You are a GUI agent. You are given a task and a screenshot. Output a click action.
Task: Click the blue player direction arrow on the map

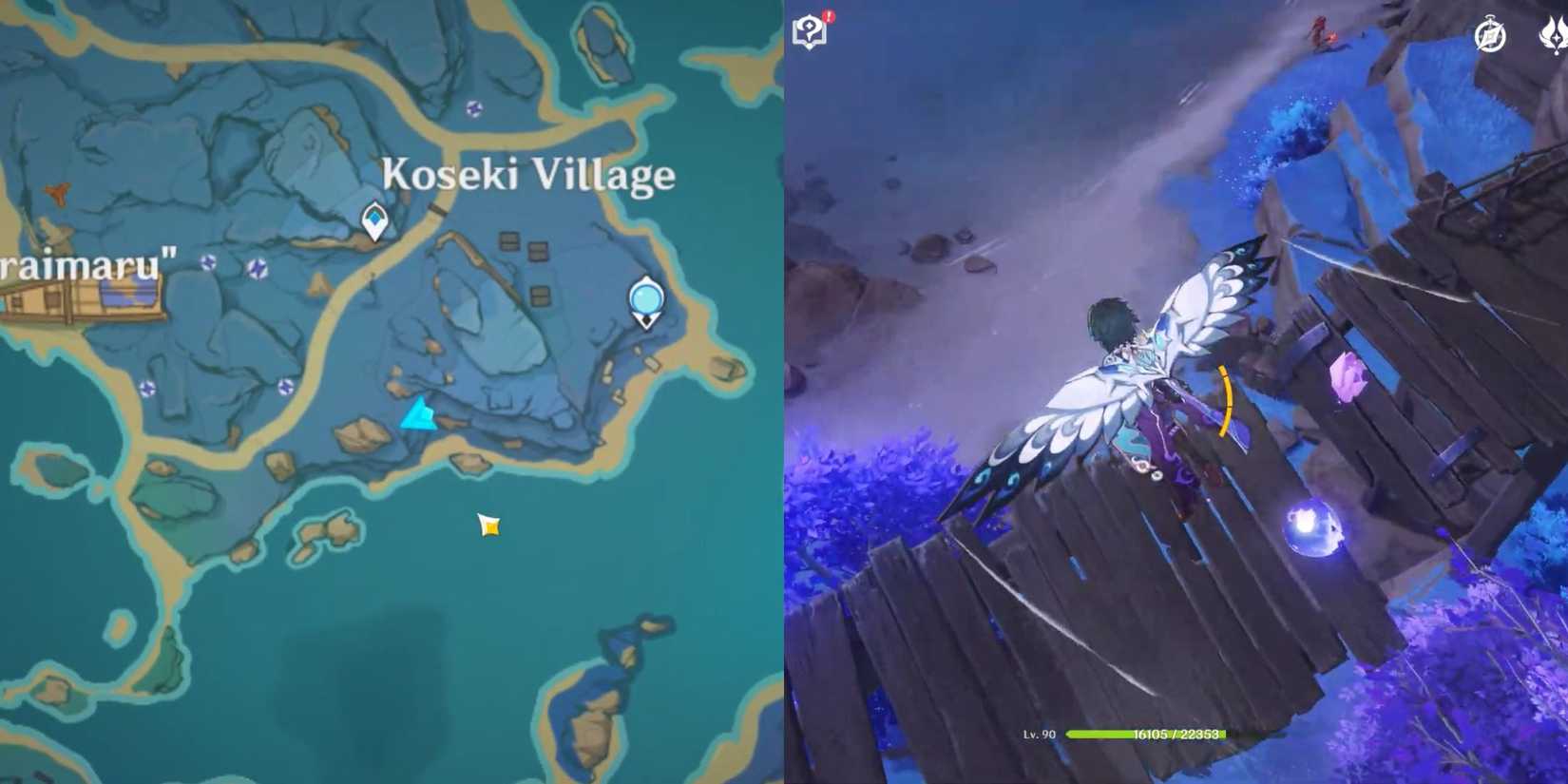(418, 414)
